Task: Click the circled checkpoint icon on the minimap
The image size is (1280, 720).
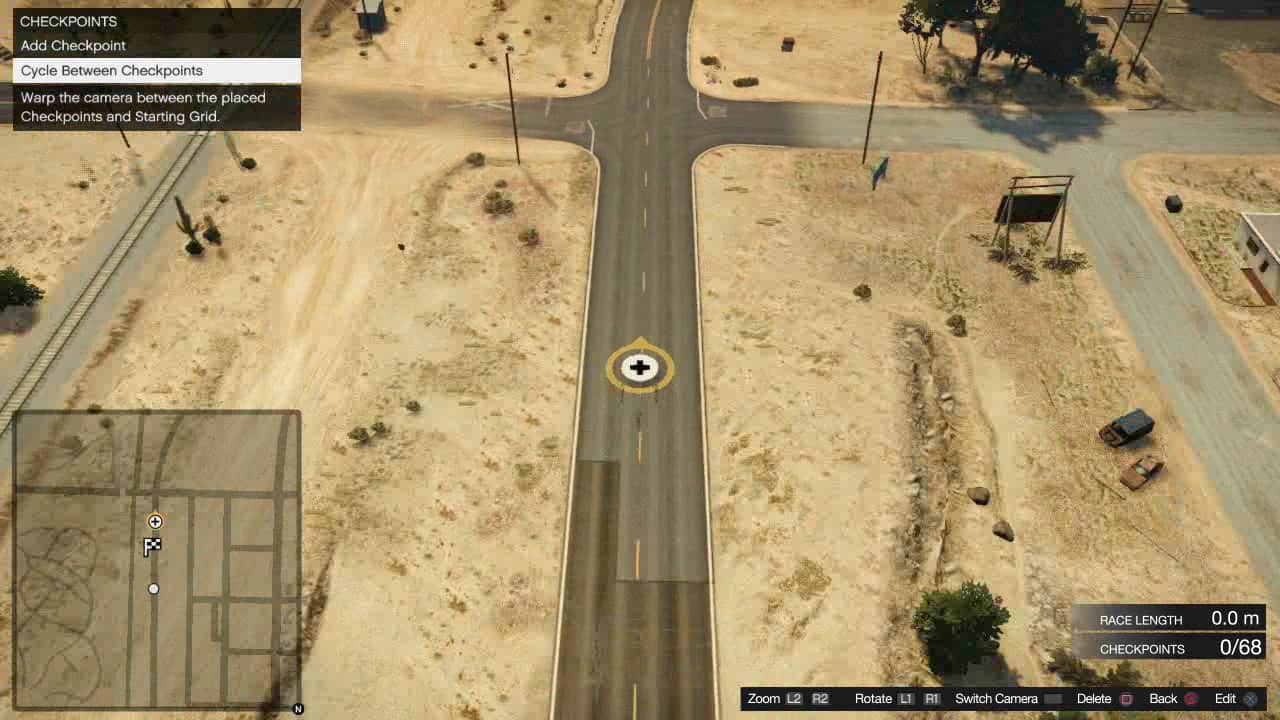Action: [153, 521]
